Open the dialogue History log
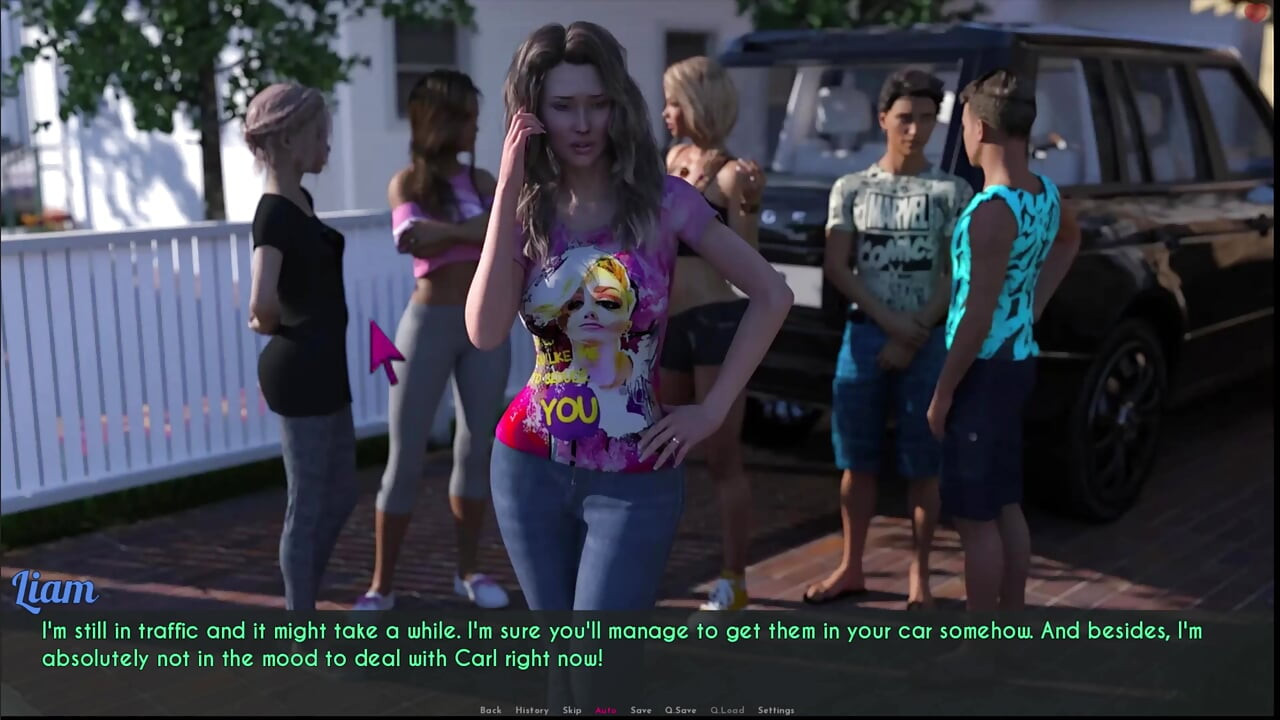Screen dimensions: 1280x720 (x=531, y=710)
